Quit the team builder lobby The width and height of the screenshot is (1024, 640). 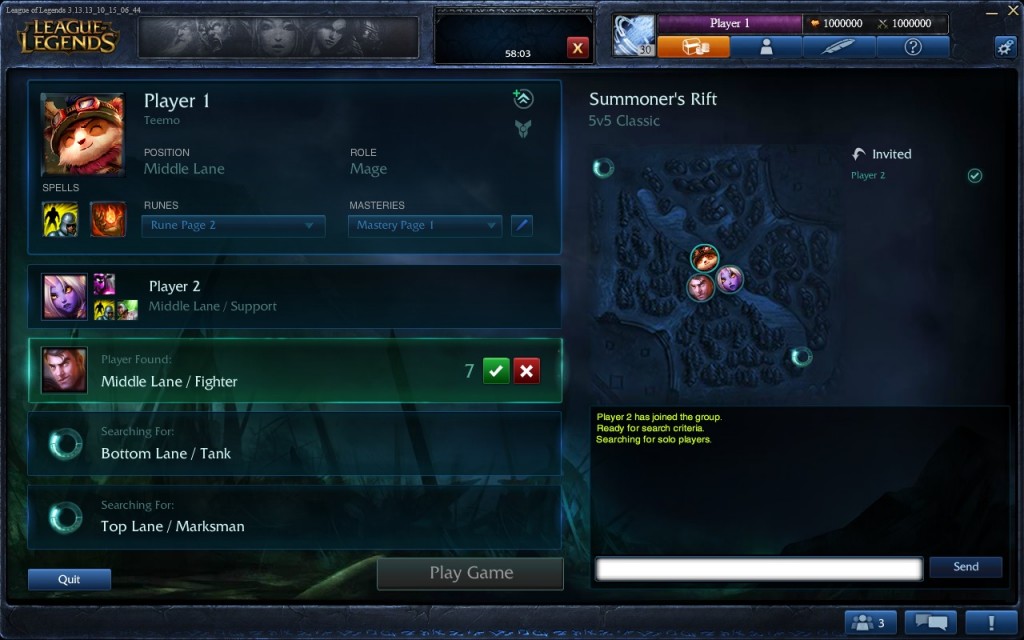pyautogui.click(x=69, y=579)
